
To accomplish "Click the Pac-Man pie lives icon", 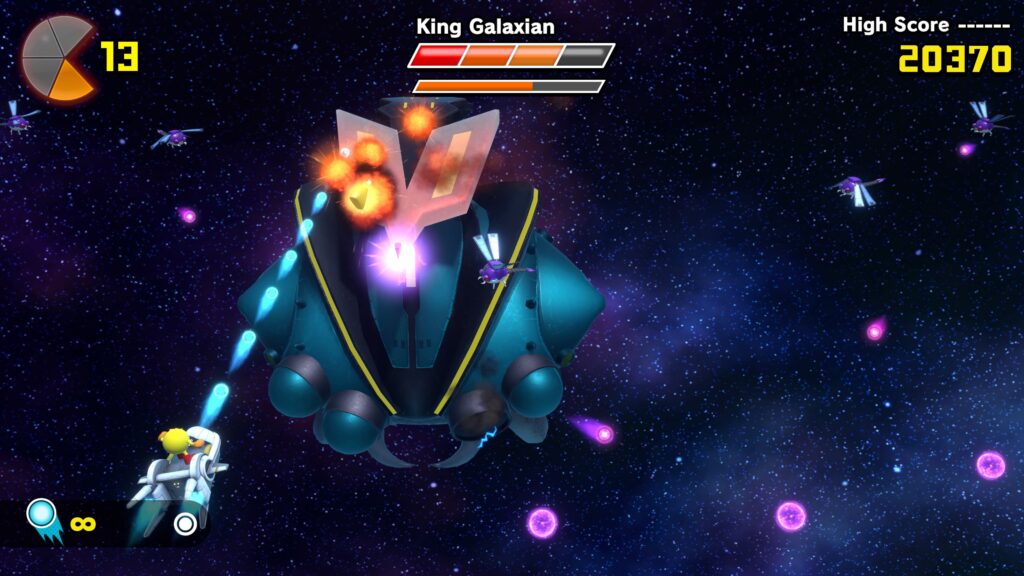I will click(x=58, y=58).
